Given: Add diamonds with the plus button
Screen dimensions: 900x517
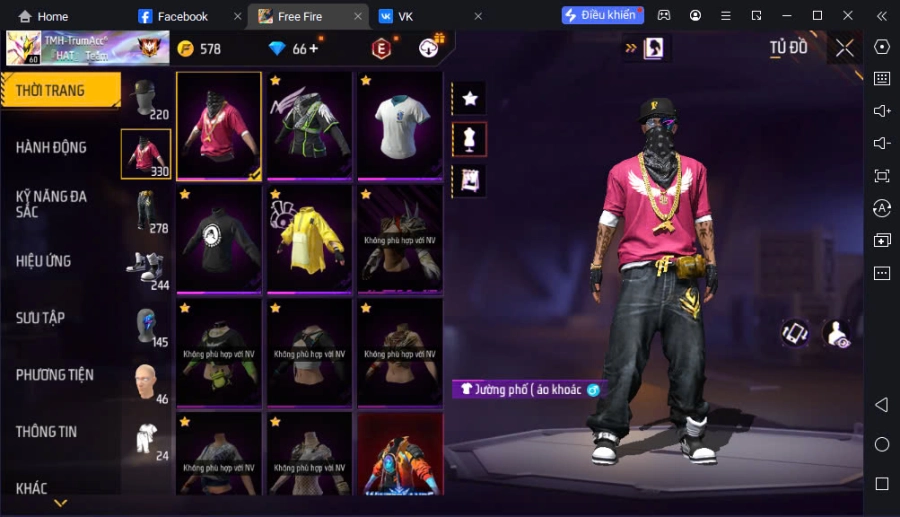Looking at the screenshot, I should (314, 48).
